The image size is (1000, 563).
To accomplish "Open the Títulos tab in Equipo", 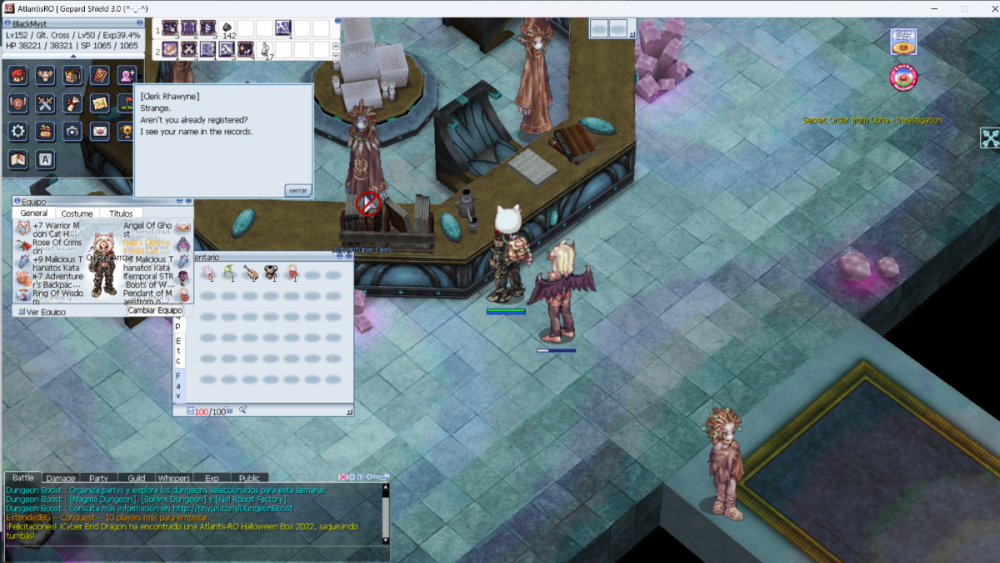I will click(x=121, y=213).
